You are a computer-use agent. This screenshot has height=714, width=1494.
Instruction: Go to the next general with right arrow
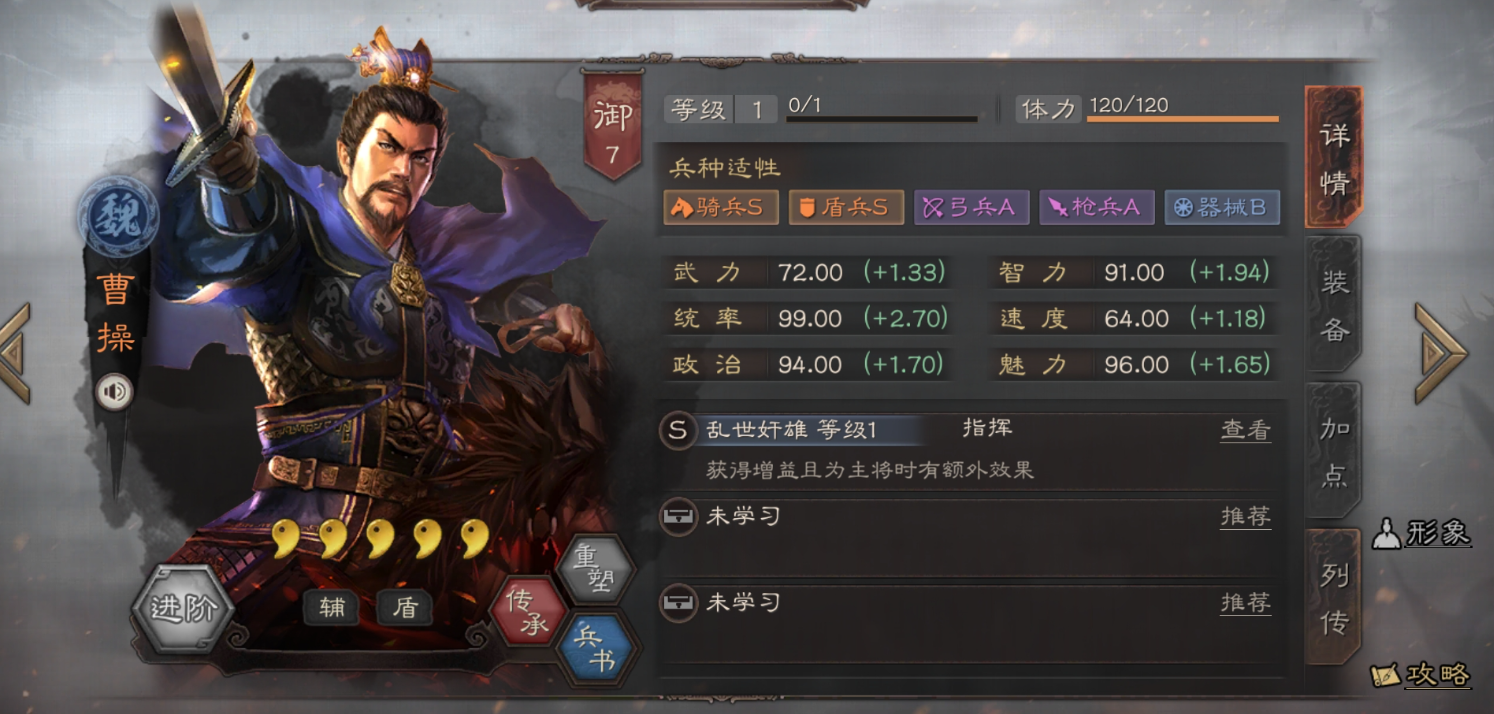1440,354
